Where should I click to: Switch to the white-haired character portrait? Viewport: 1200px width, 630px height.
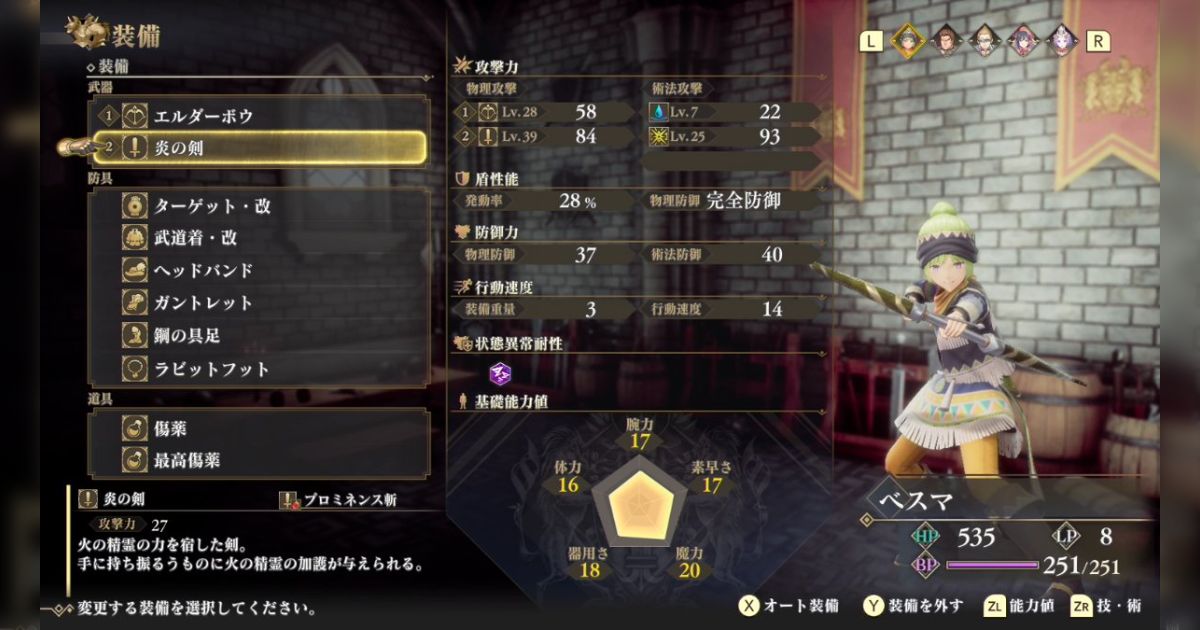1060,40
